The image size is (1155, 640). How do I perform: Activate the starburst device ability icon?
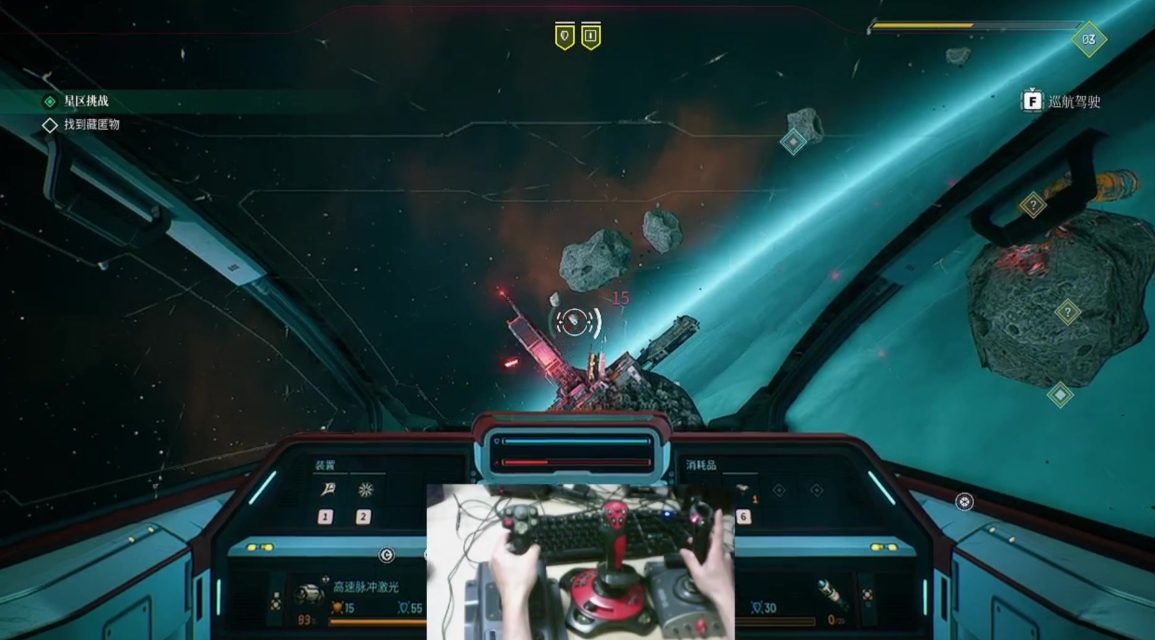click(x=364, y=490)
